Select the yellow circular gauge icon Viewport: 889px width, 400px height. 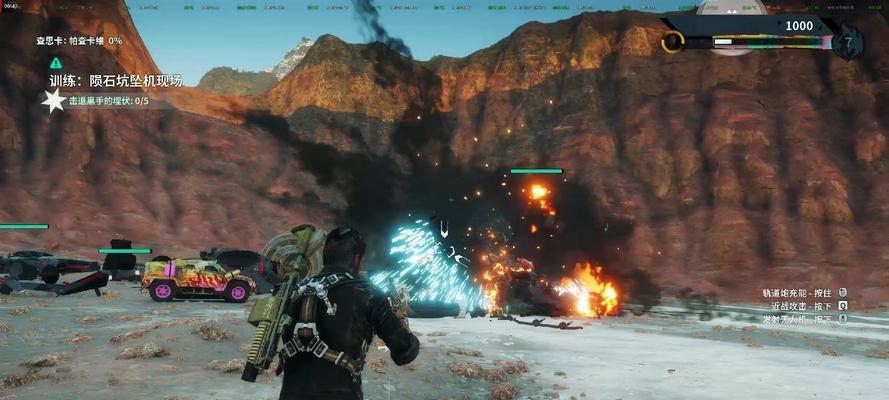tap(673, 42)
